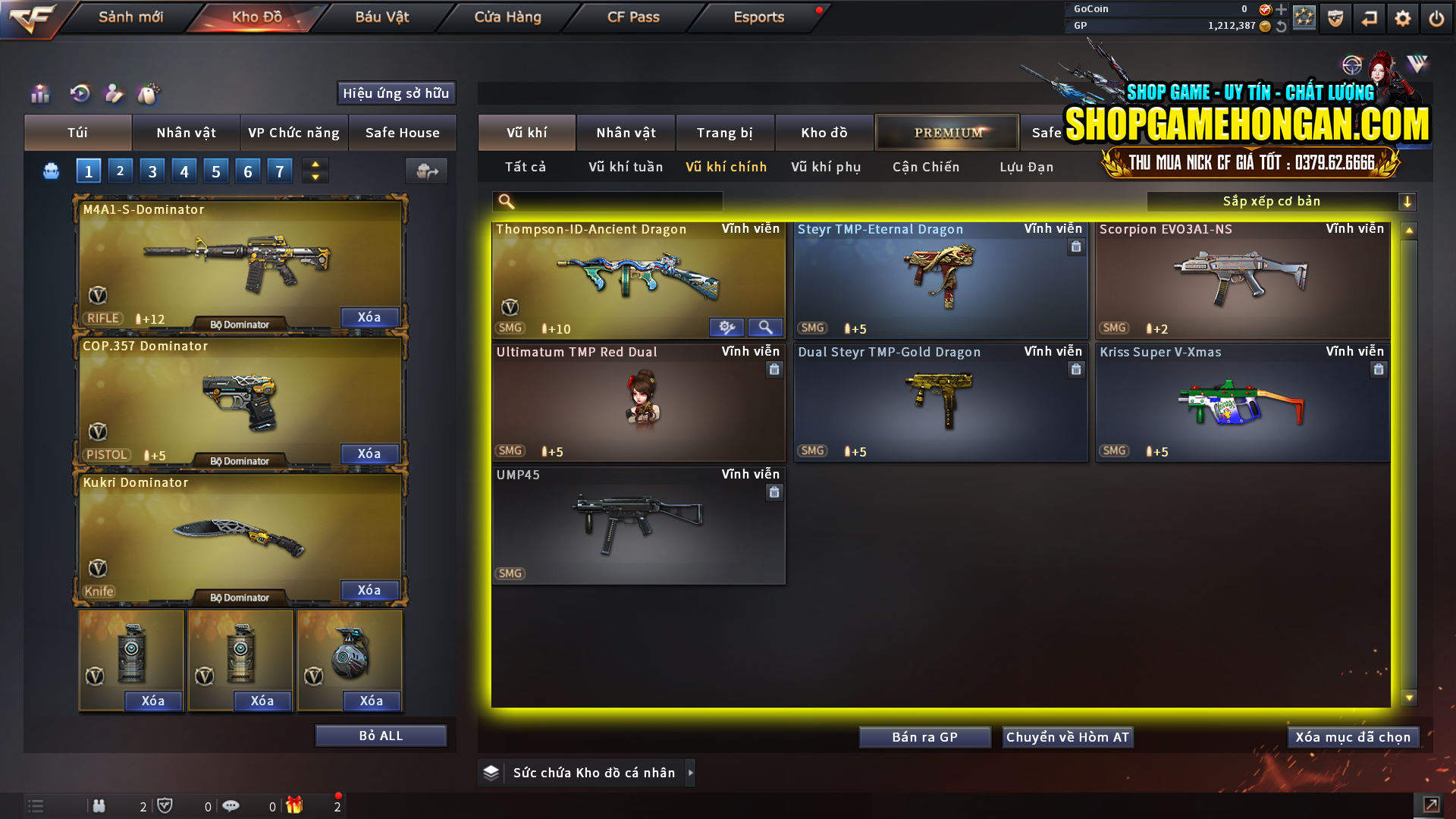The width and height of the screenshot is (1456, 819).
Task: Open the stats/ranking icon above the bag panel
Action: (39, 94)
